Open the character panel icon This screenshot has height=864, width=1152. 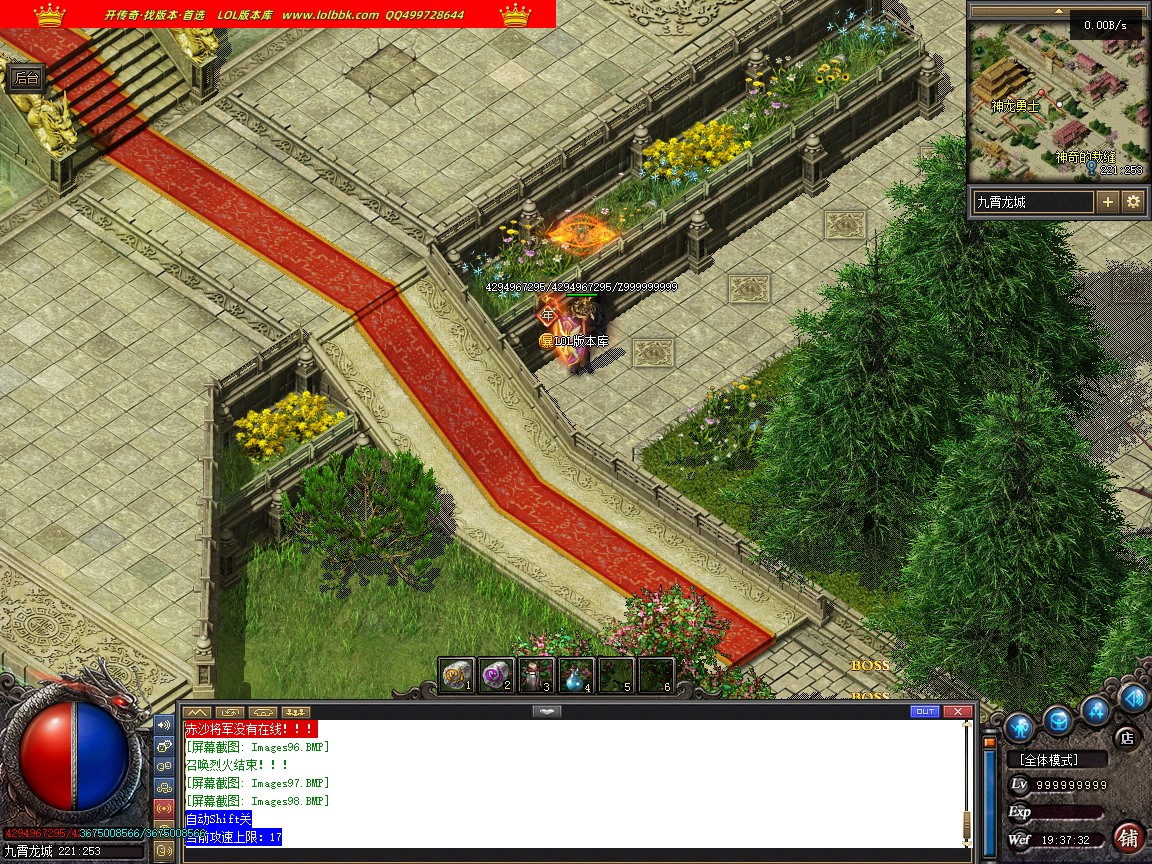coord(1018,725)
